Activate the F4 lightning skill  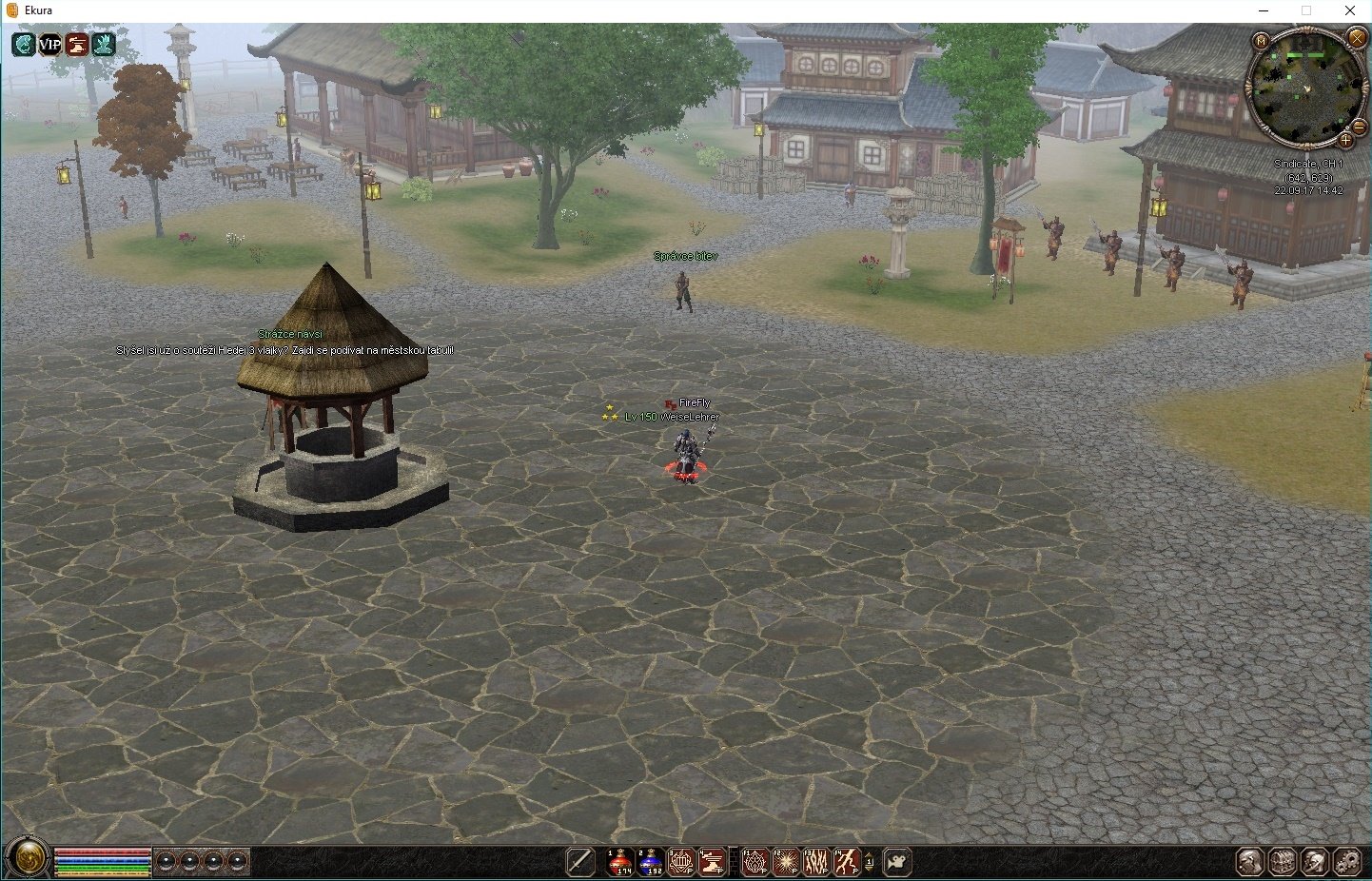pyautogui.click(x=847, y=862)
